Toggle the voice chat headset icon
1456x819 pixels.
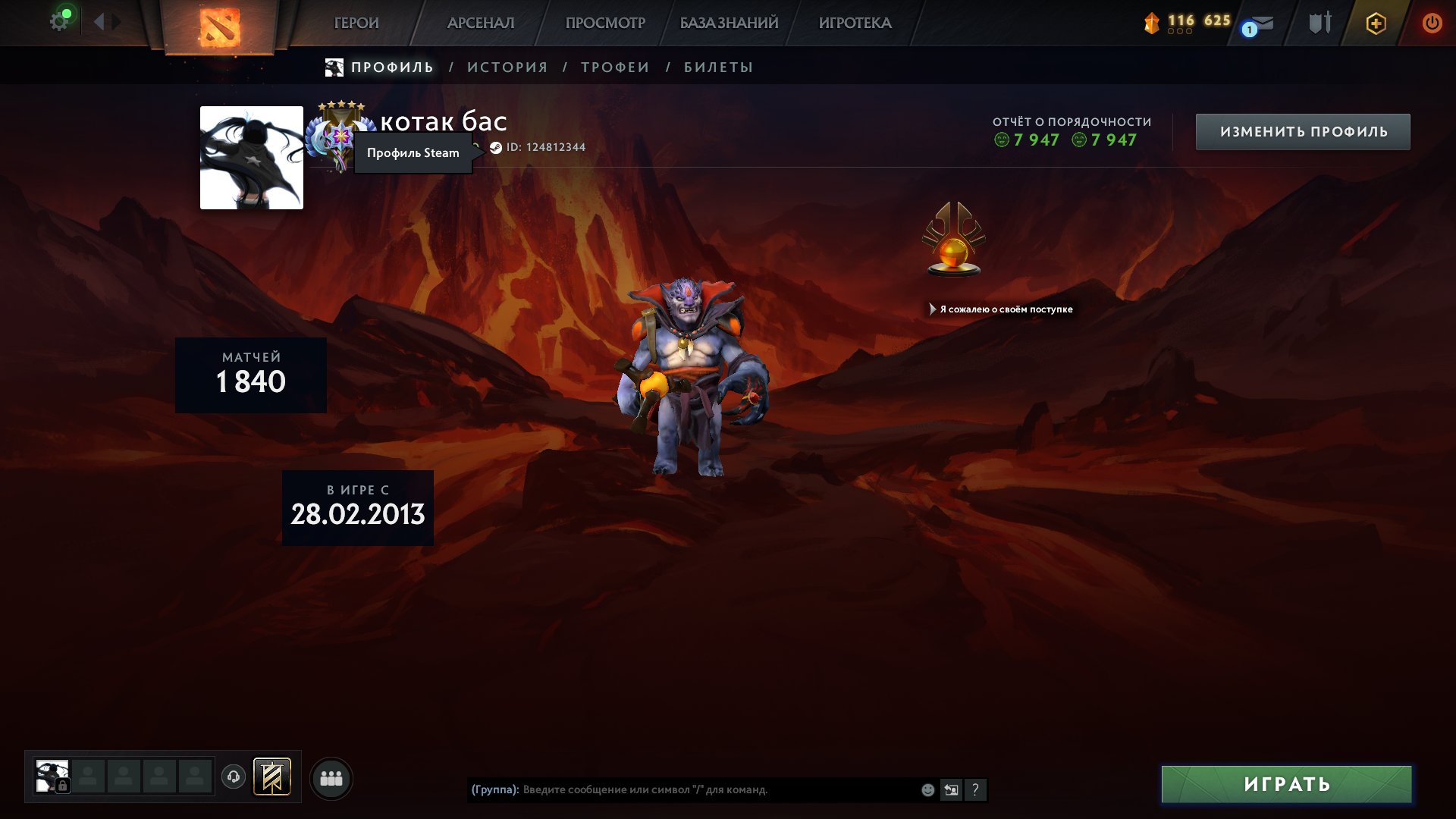click(x=233, y=777)
